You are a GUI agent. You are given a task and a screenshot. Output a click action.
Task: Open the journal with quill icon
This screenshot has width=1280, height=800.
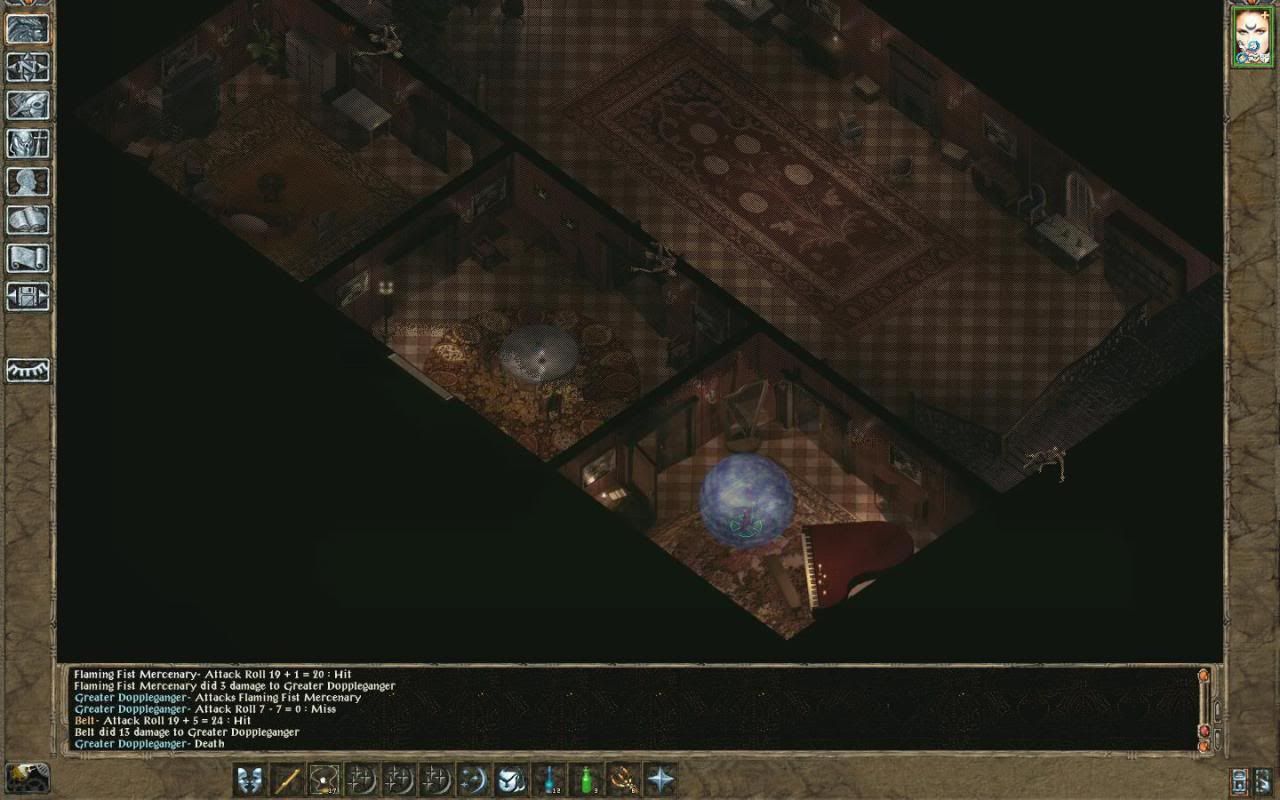coord(28,105)
